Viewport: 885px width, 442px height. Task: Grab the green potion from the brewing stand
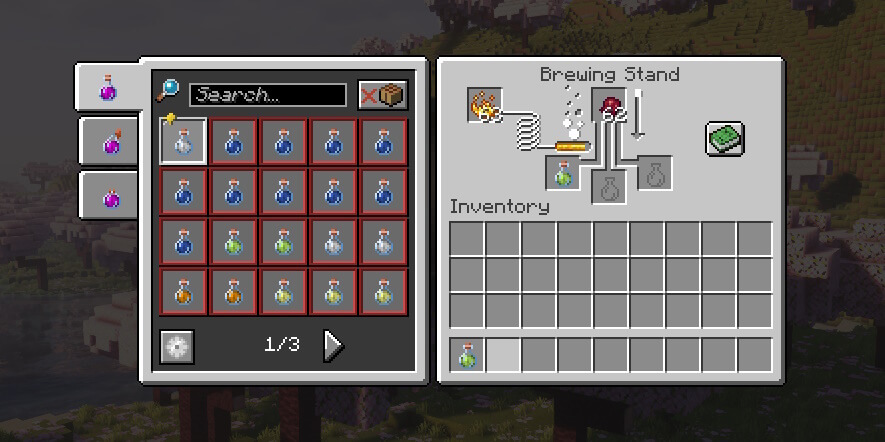coord(563,174)
